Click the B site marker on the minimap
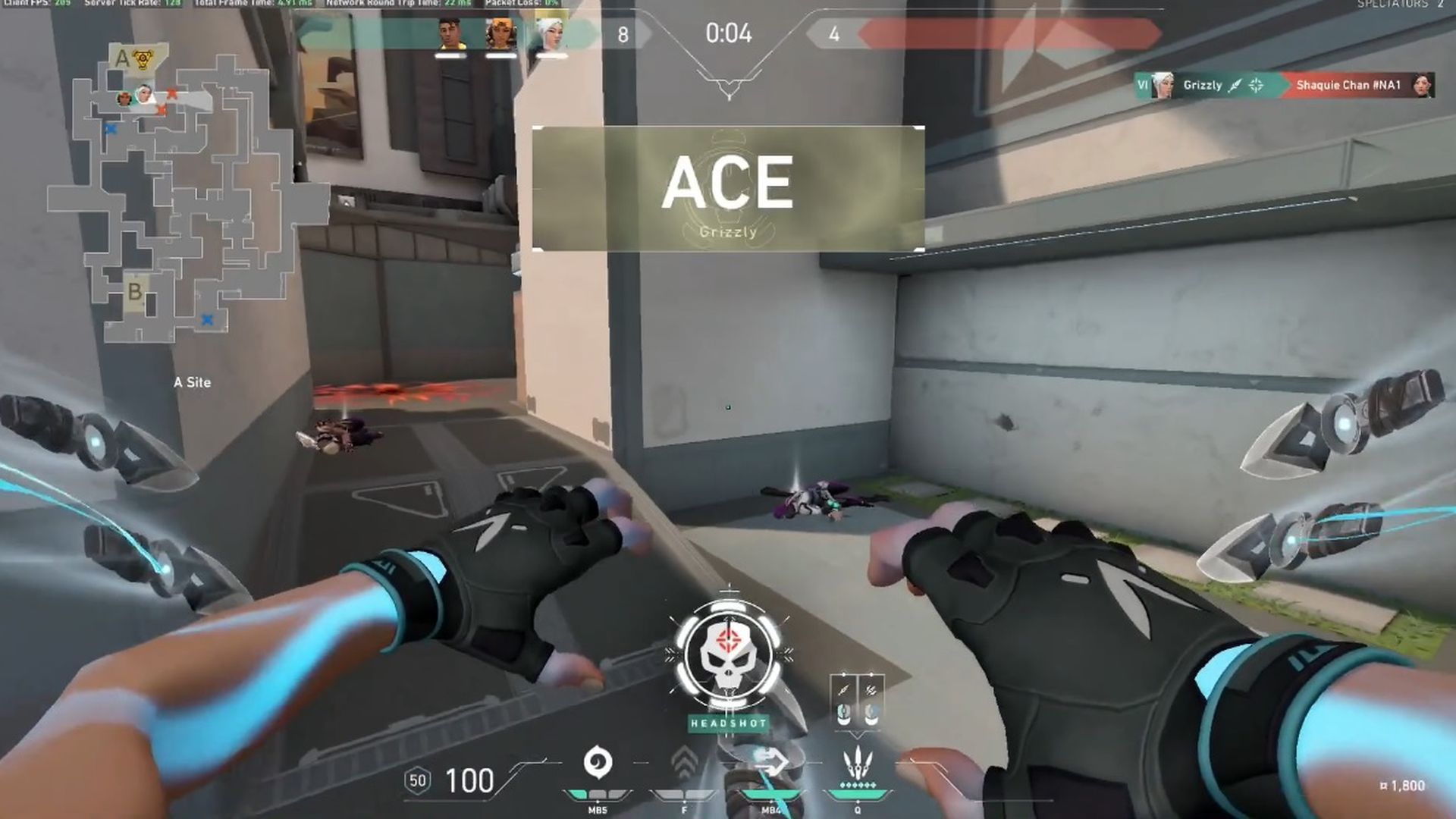Screen dimensions: 1456x819 tap(136, 292)
